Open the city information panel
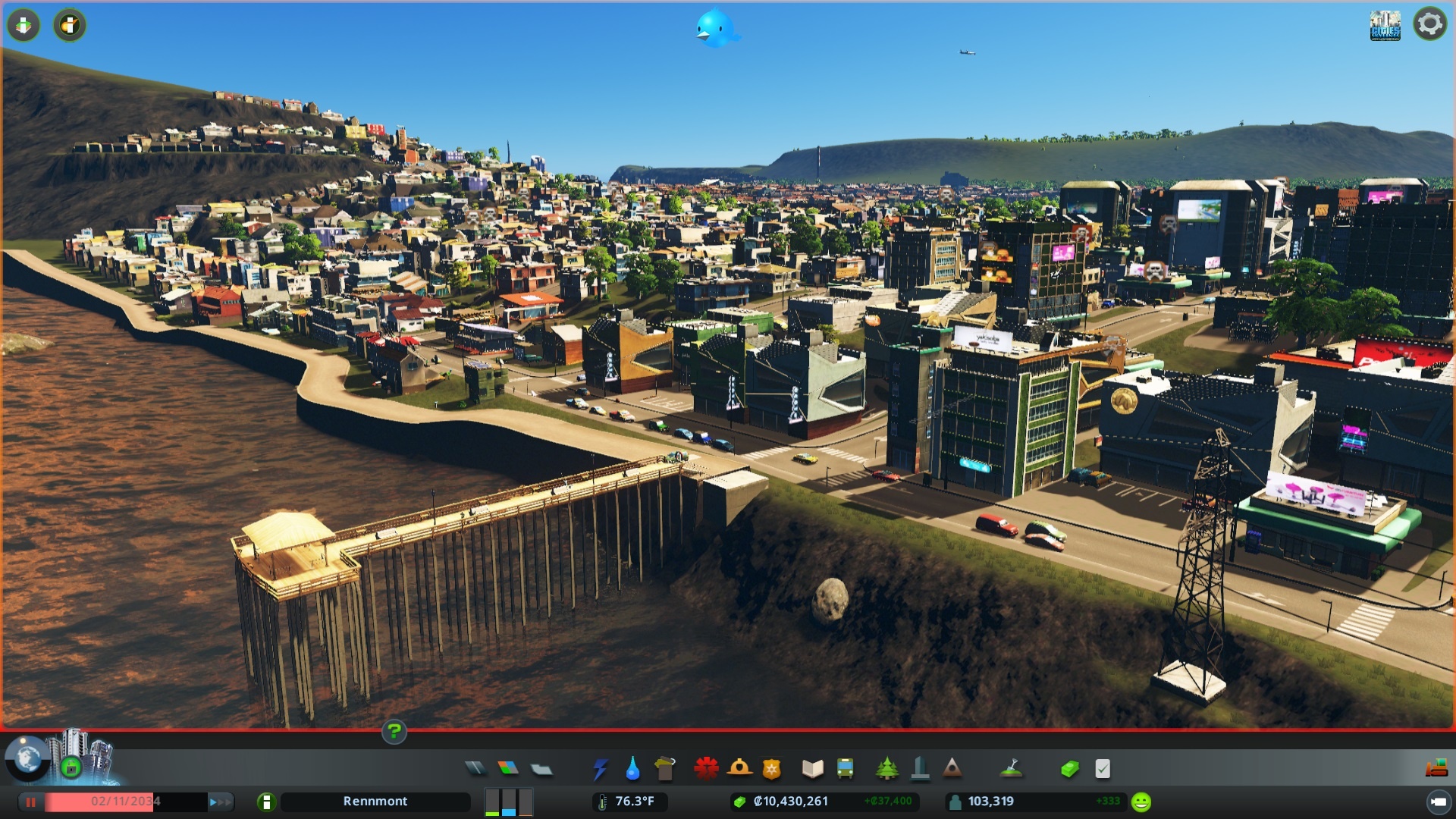Screen dimensions: 1456x819 point(266,802)
